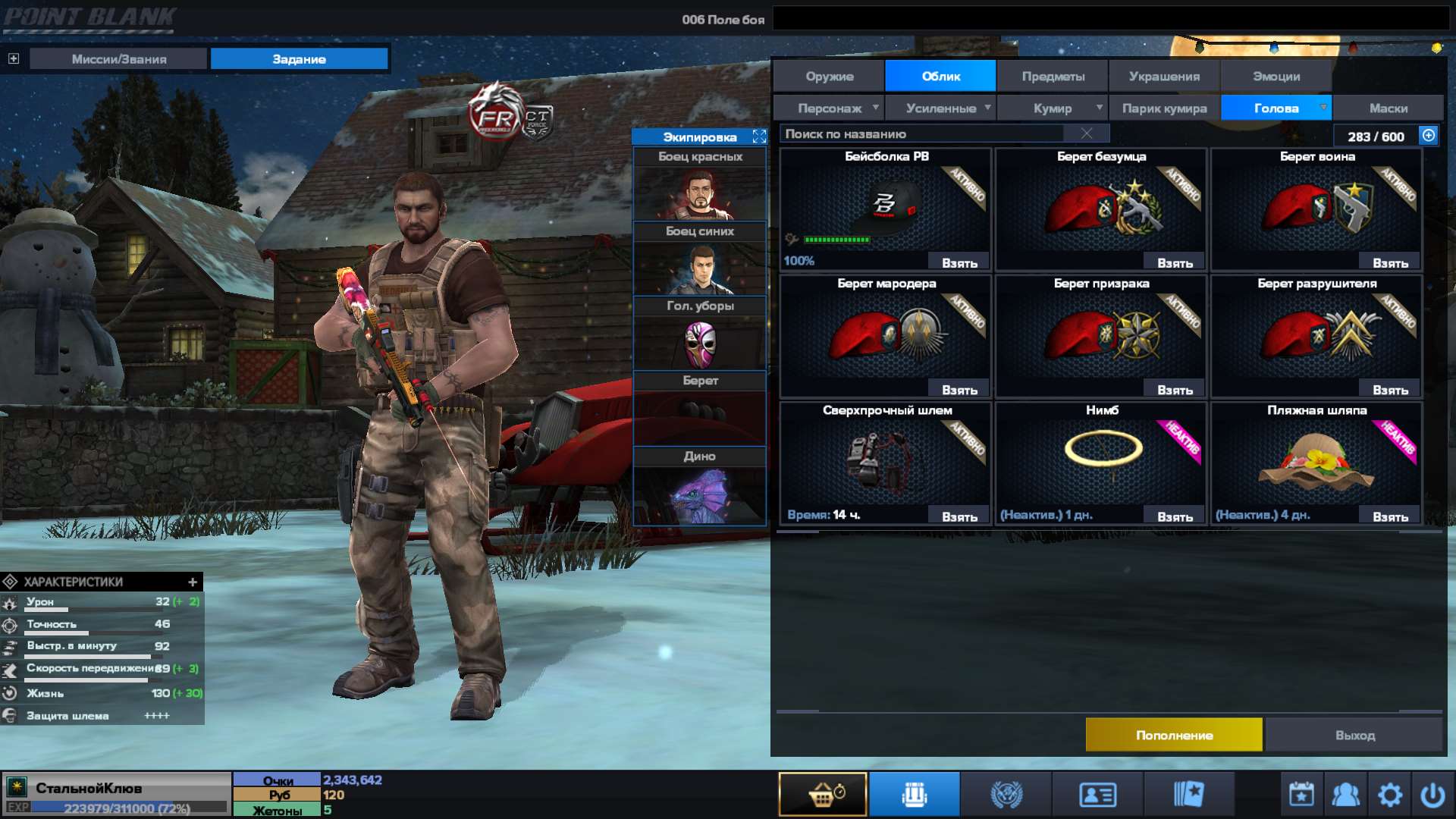Click the plus icon beside 283/600 counter

pyautogui.click(x=1428, y=136)
